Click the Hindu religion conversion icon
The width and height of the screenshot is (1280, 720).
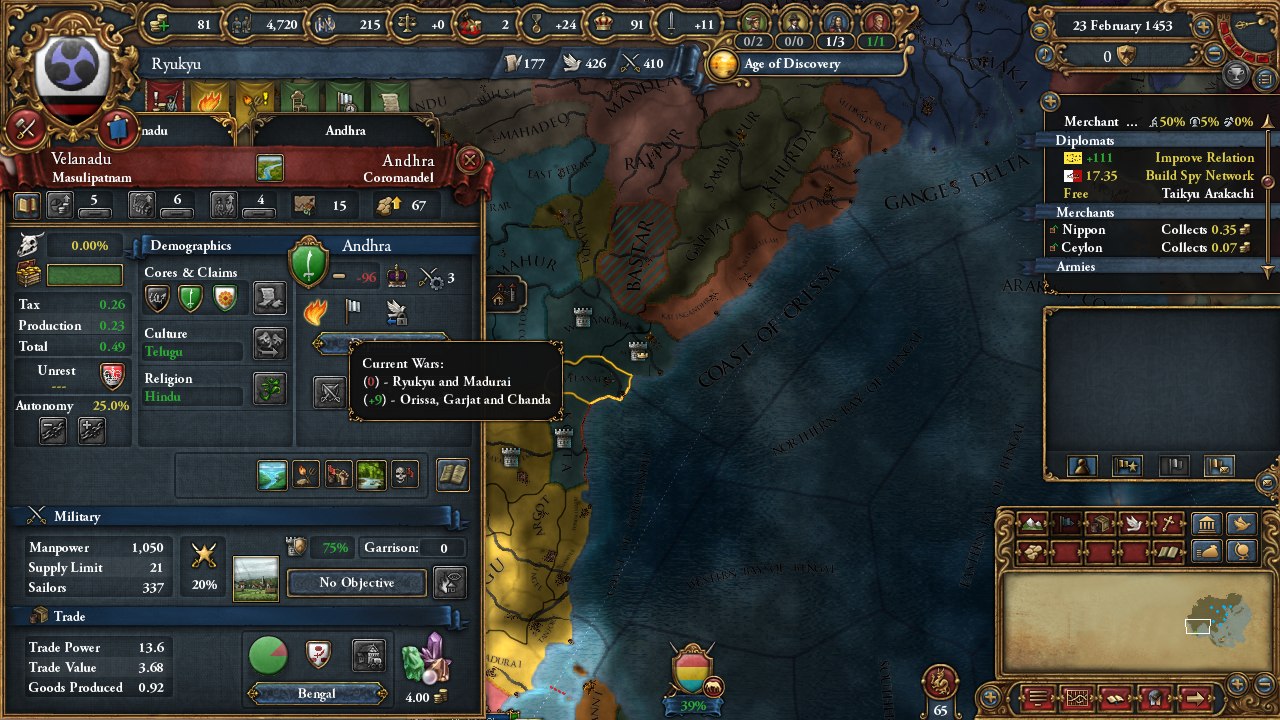pyautogui.click(x=268, y=390)
